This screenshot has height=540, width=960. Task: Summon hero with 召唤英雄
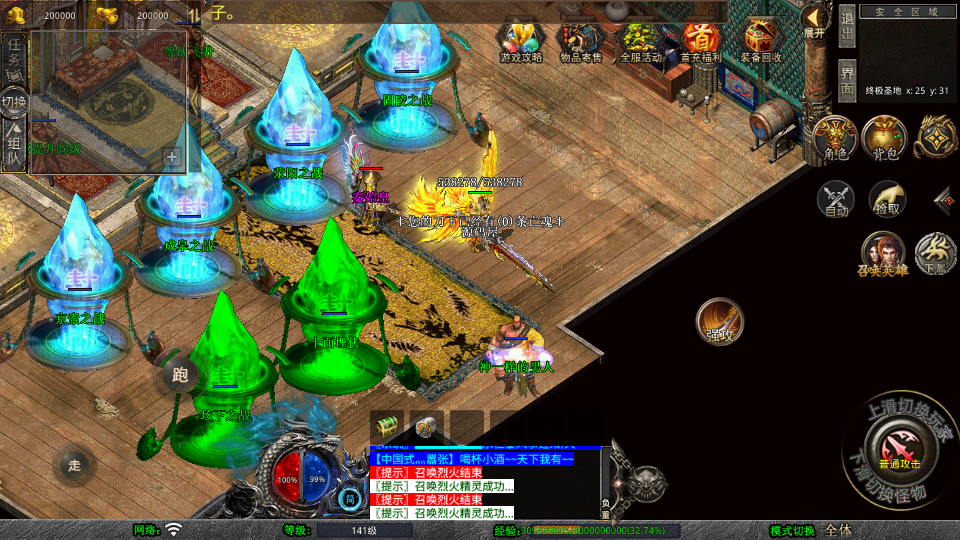[x=882, y=254]
